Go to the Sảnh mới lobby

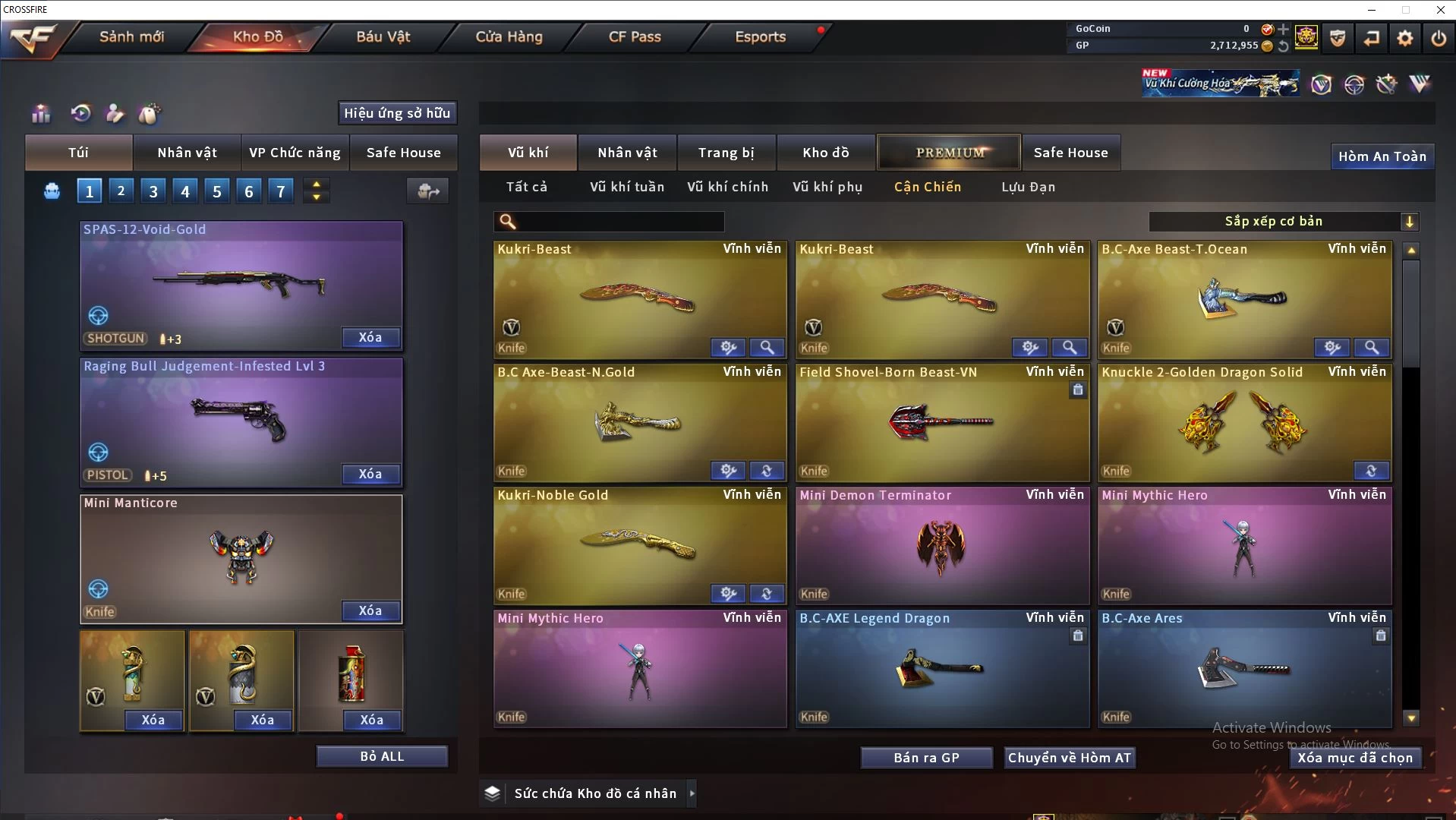coord(131,36)
